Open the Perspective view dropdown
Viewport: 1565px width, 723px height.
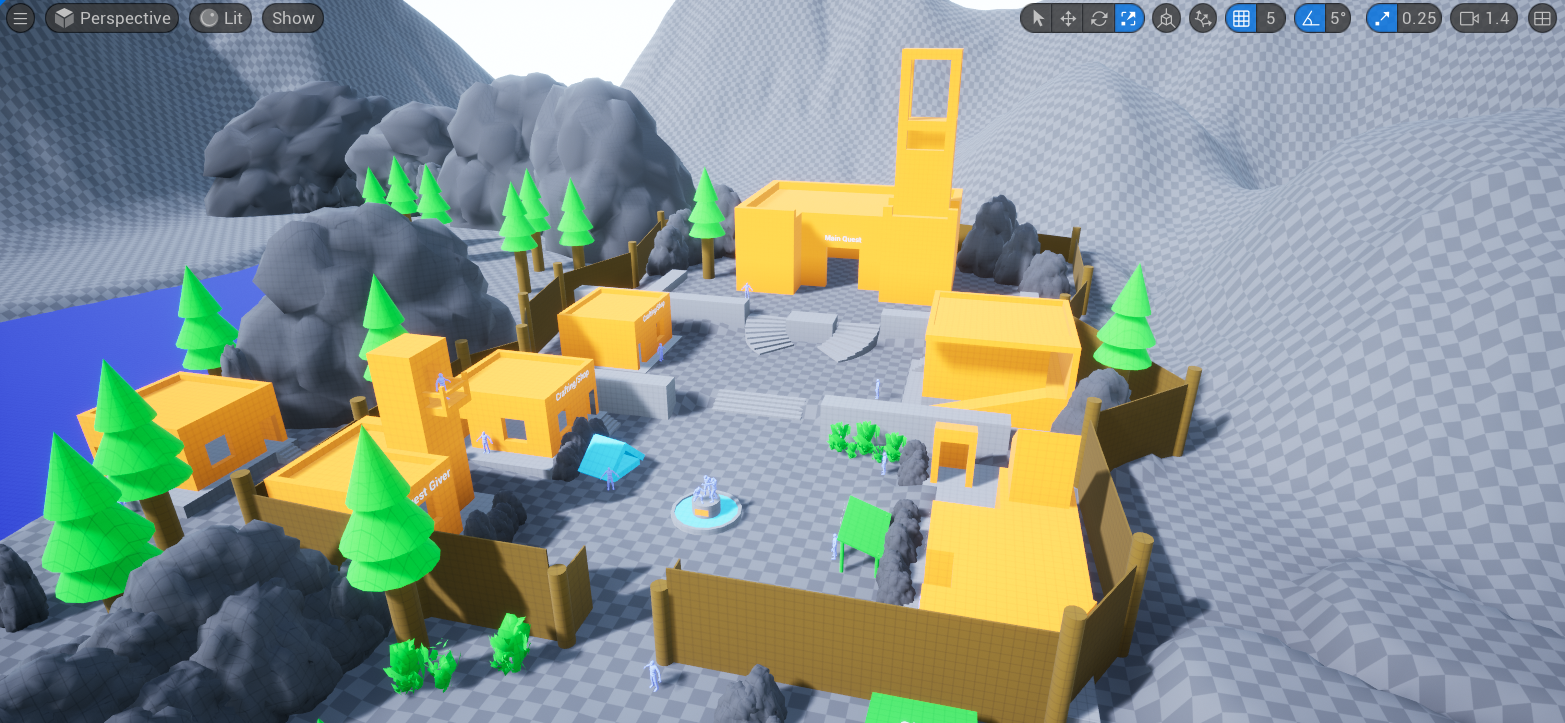coord(112,18)
